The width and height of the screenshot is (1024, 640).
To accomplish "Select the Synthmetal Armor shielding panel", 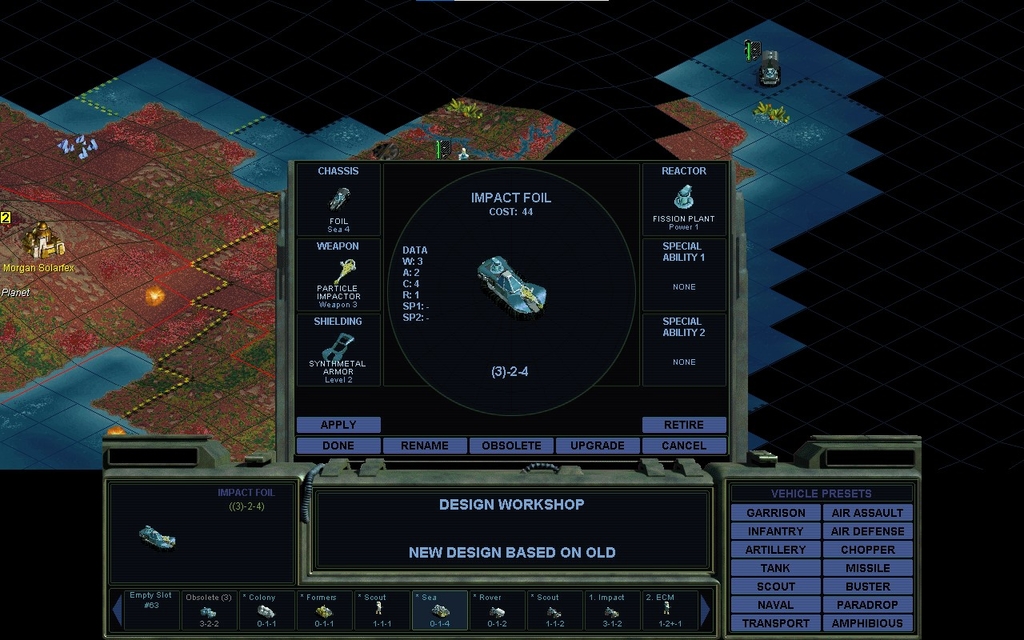I will pyautogui.click(x=338, y=350).
